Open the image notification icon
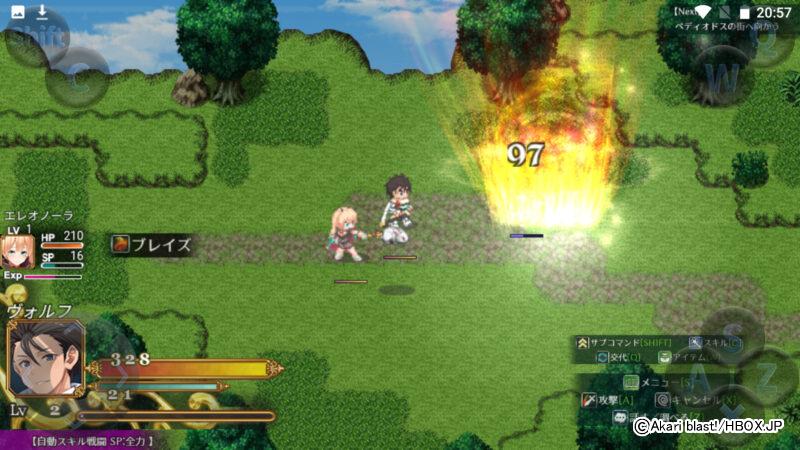This screenshot has width=800, height=450. point(16,12)
